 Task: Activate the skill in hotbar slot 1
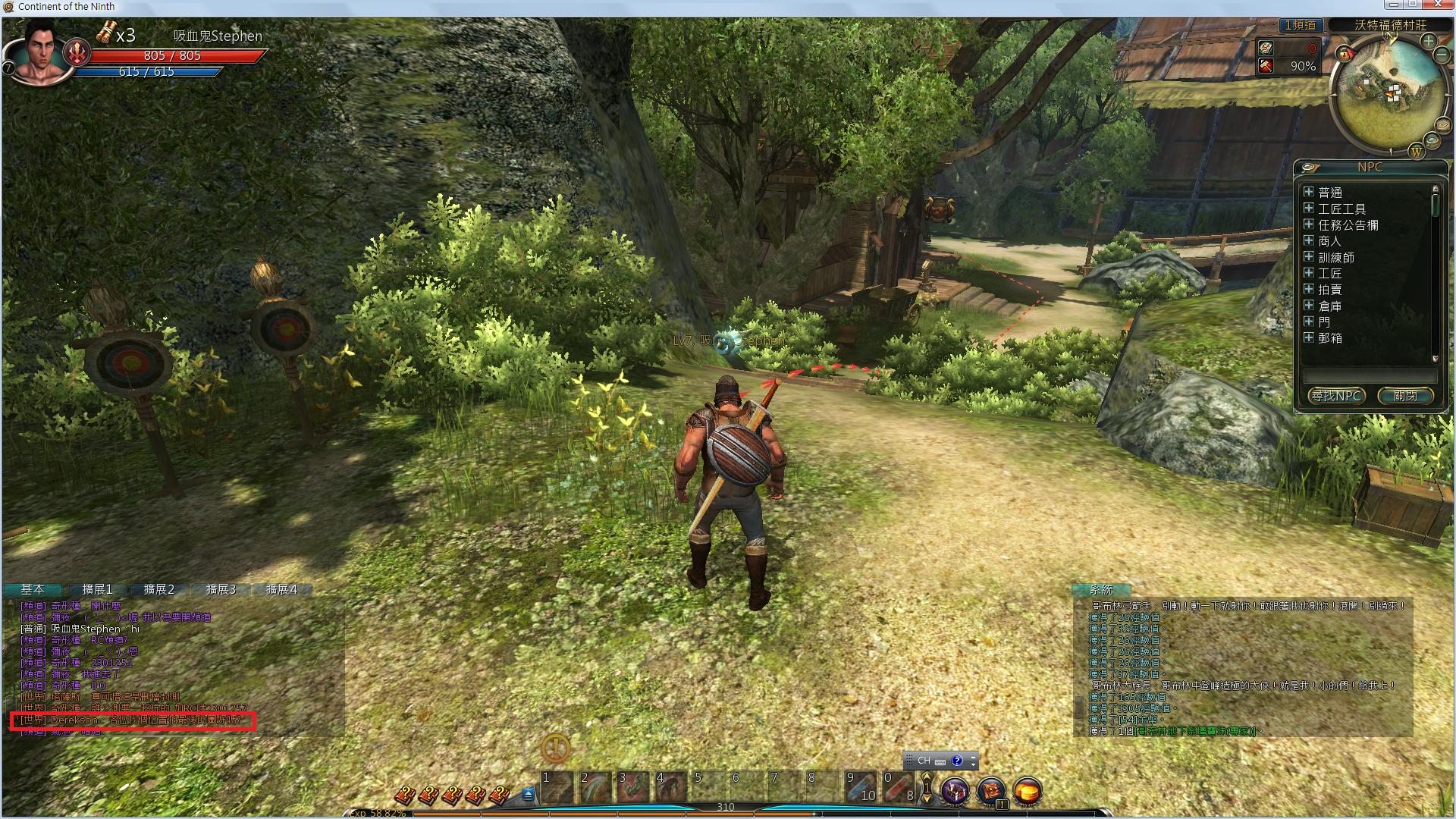[x=557, y=787]
